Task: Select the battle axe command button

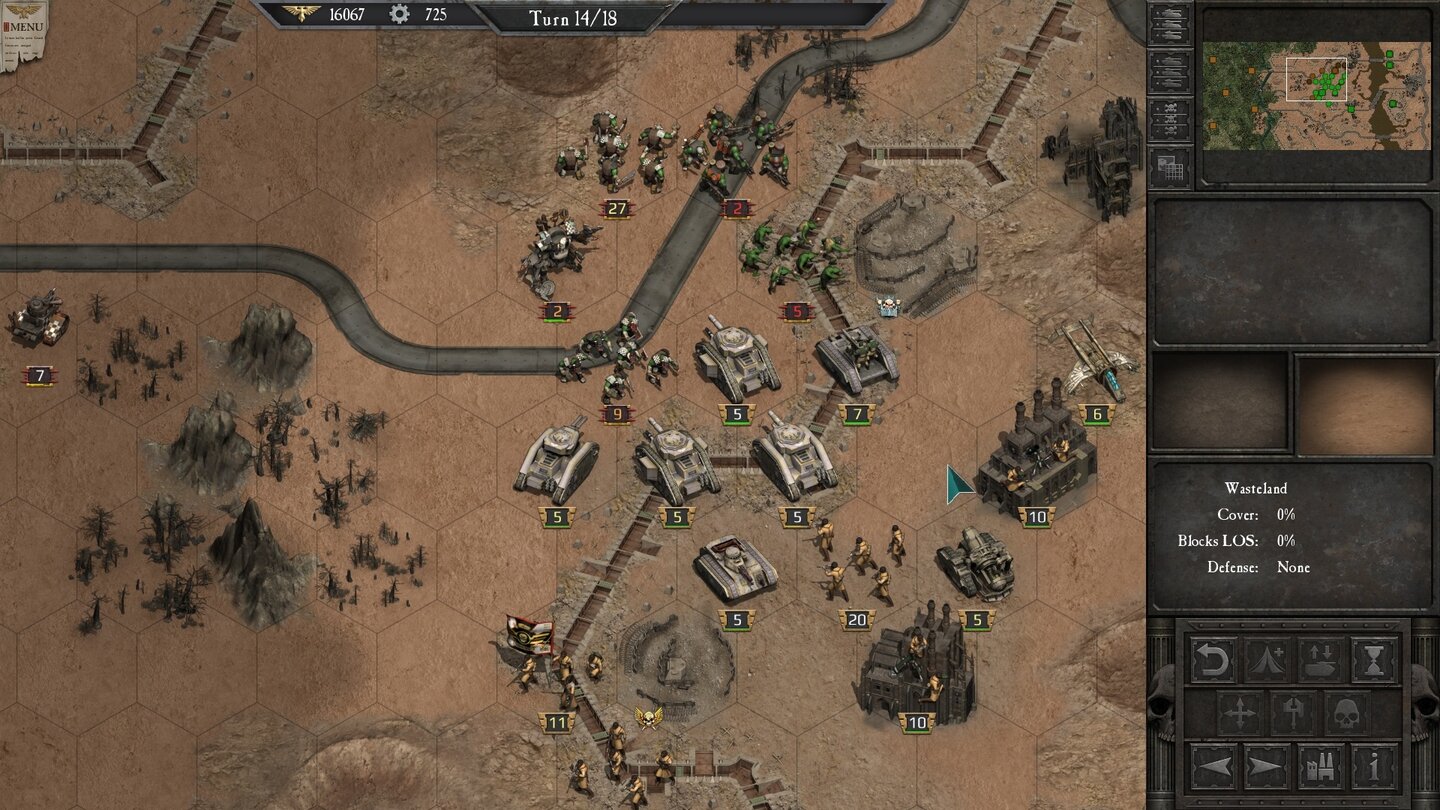Action: pyautogui.click(x=1294, y=714)
